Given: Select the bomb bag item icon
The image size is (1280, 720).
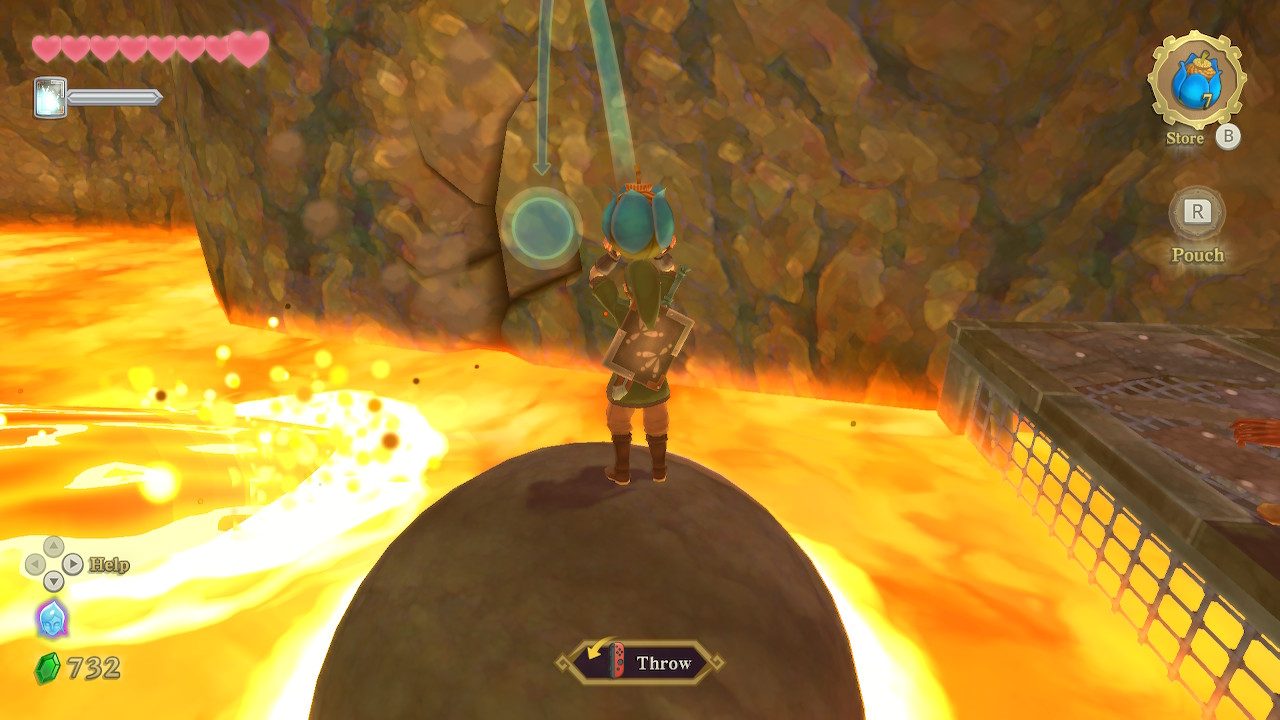Looking at the screenshot, I should [x=1196, y=80].
